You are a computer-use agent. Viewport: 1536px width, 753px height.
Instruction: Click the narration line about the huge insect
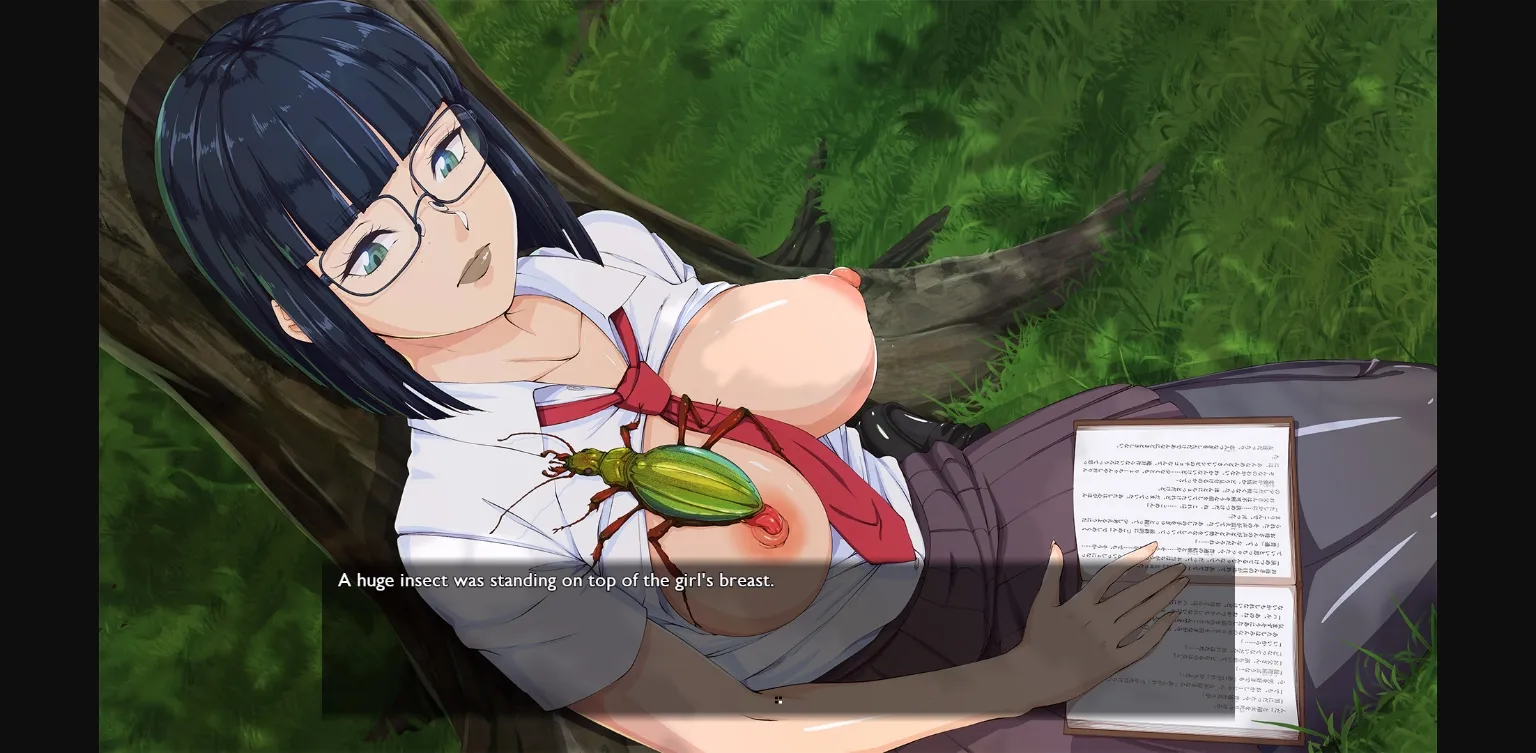[x=556, y=580]
